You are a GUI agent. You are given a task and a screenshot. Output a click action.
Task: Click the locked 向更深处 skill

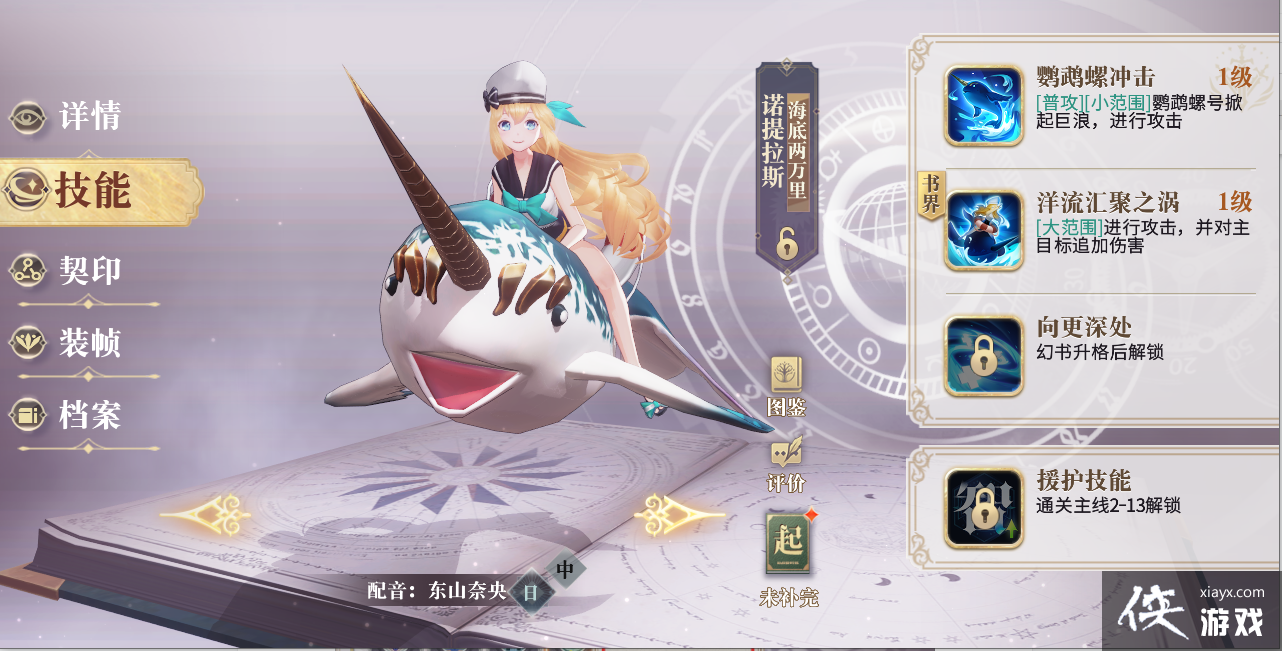pyautogui.click(x=984, y=356)
